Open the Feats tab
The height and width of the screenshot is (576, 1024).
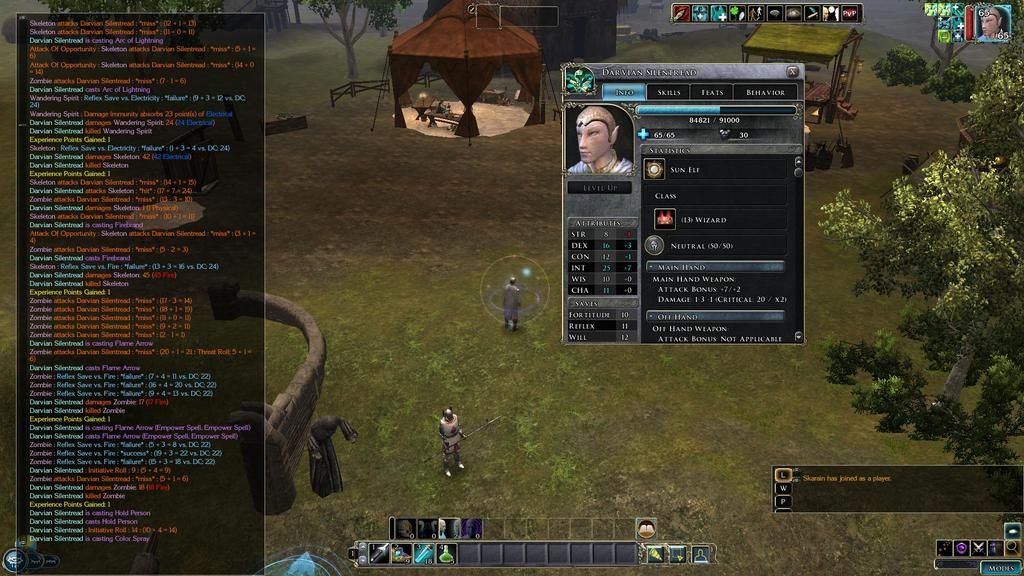pyautogui.click(x=712, y=92)
